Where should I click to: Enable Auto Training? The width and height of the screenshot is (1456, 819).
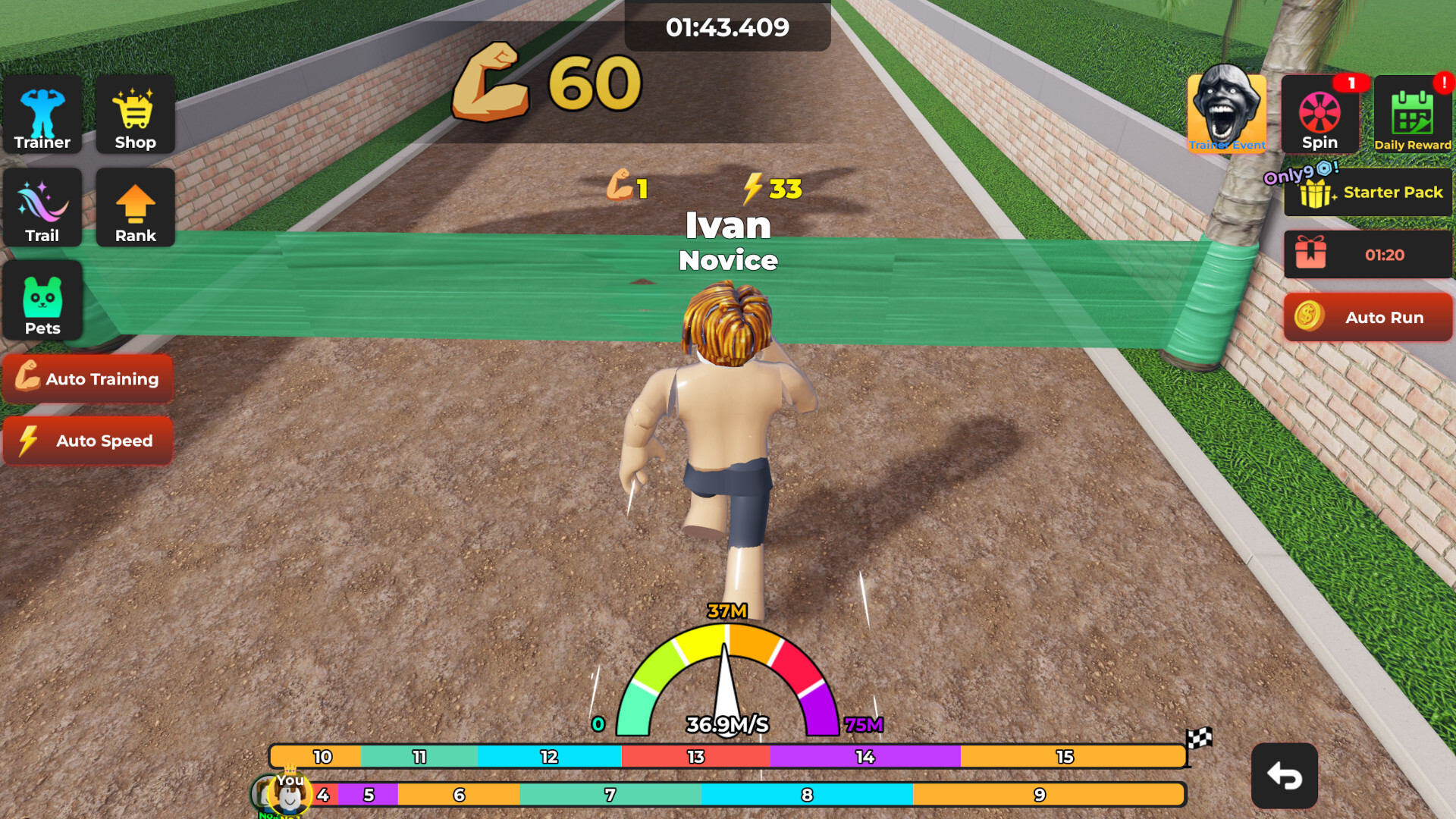[x=89, y=379]
